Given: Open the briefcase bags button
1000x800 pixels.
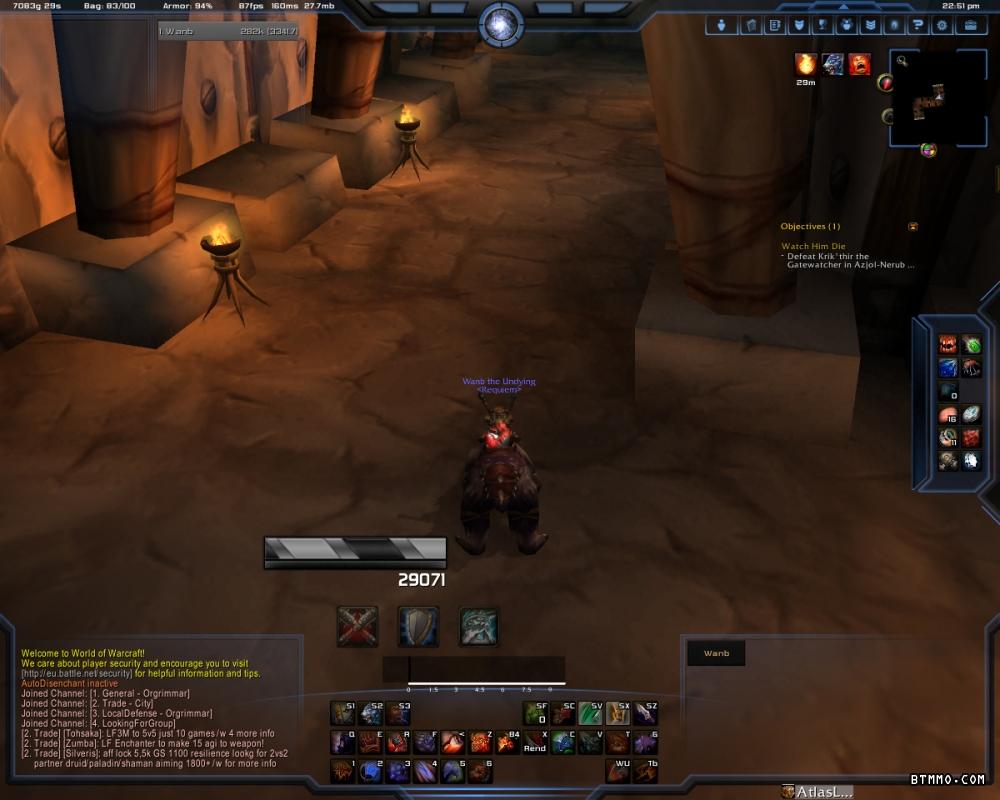Looking at the screenshot, I should [969, 26].
